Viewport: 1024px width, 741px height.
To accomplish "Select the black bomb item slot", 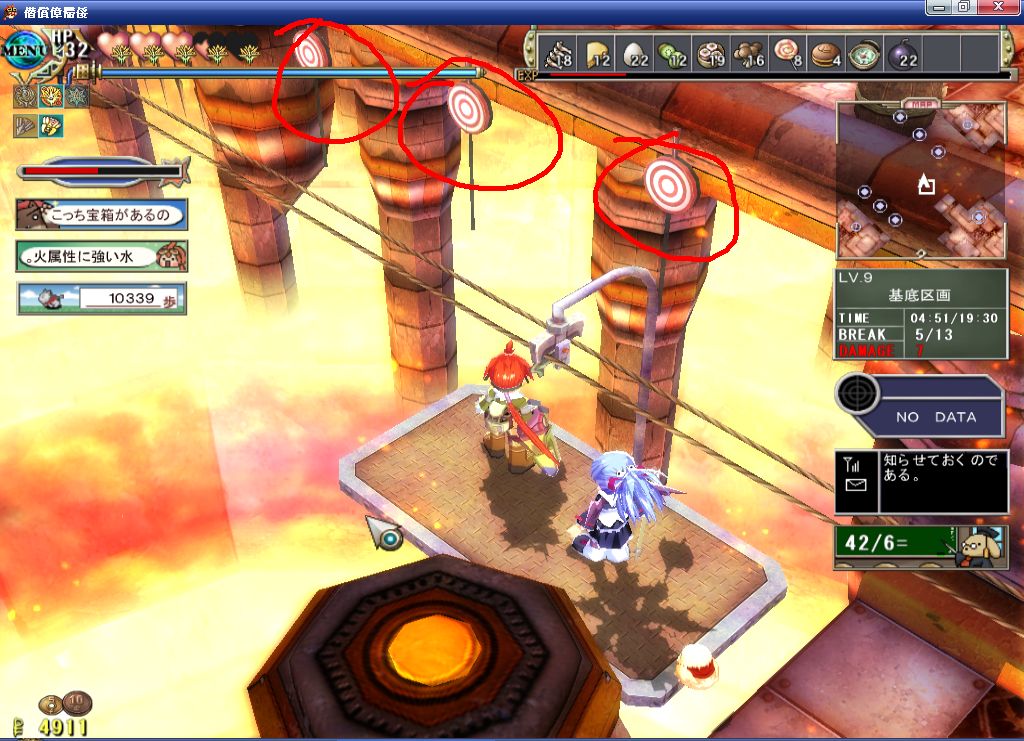I will click(x=903, y=53).
